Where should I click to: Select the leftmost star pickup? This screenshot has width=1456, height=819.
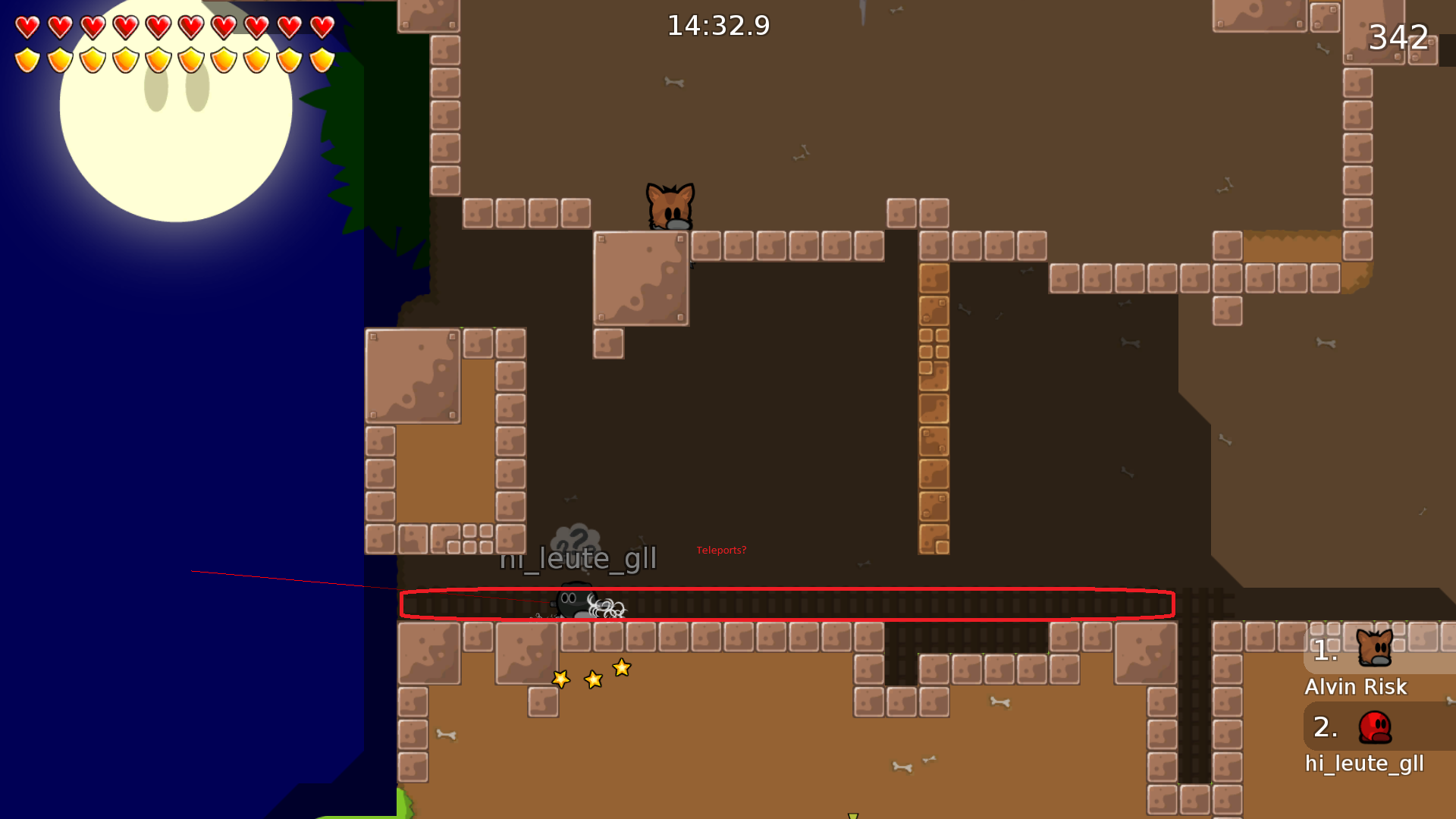(560, 679)
